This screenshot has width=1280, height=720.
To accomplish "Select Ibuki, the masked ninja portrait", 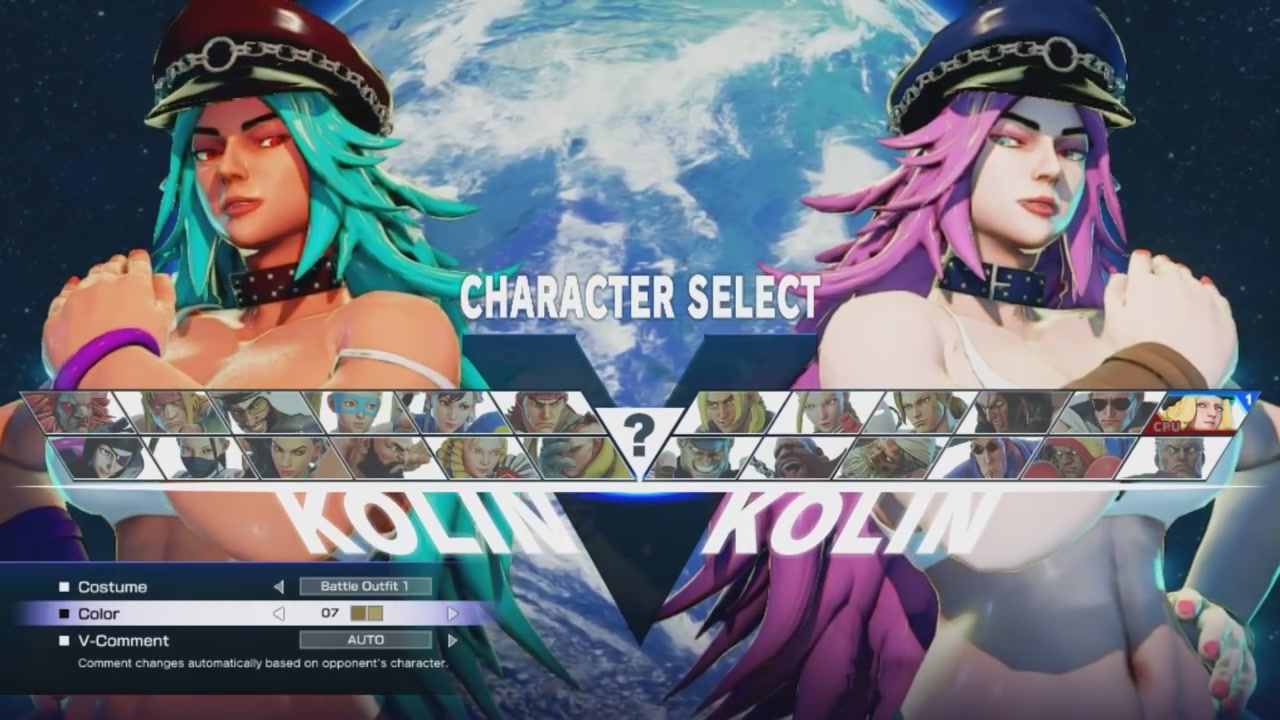I will 200,455.
